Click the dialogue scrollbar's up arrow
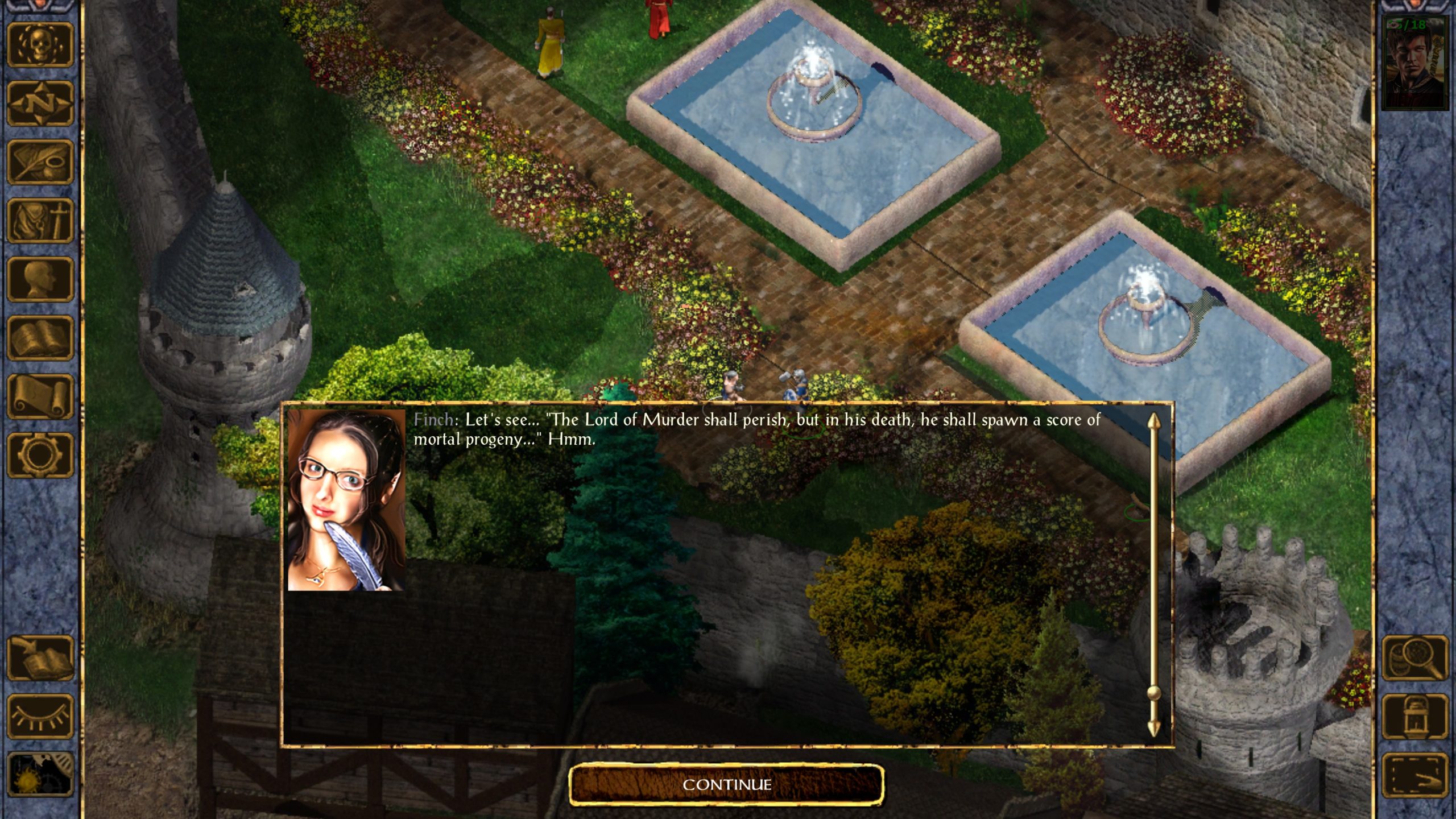Image resolution: width=1456 pixels, height=819 pixels. click(1153, 421)
